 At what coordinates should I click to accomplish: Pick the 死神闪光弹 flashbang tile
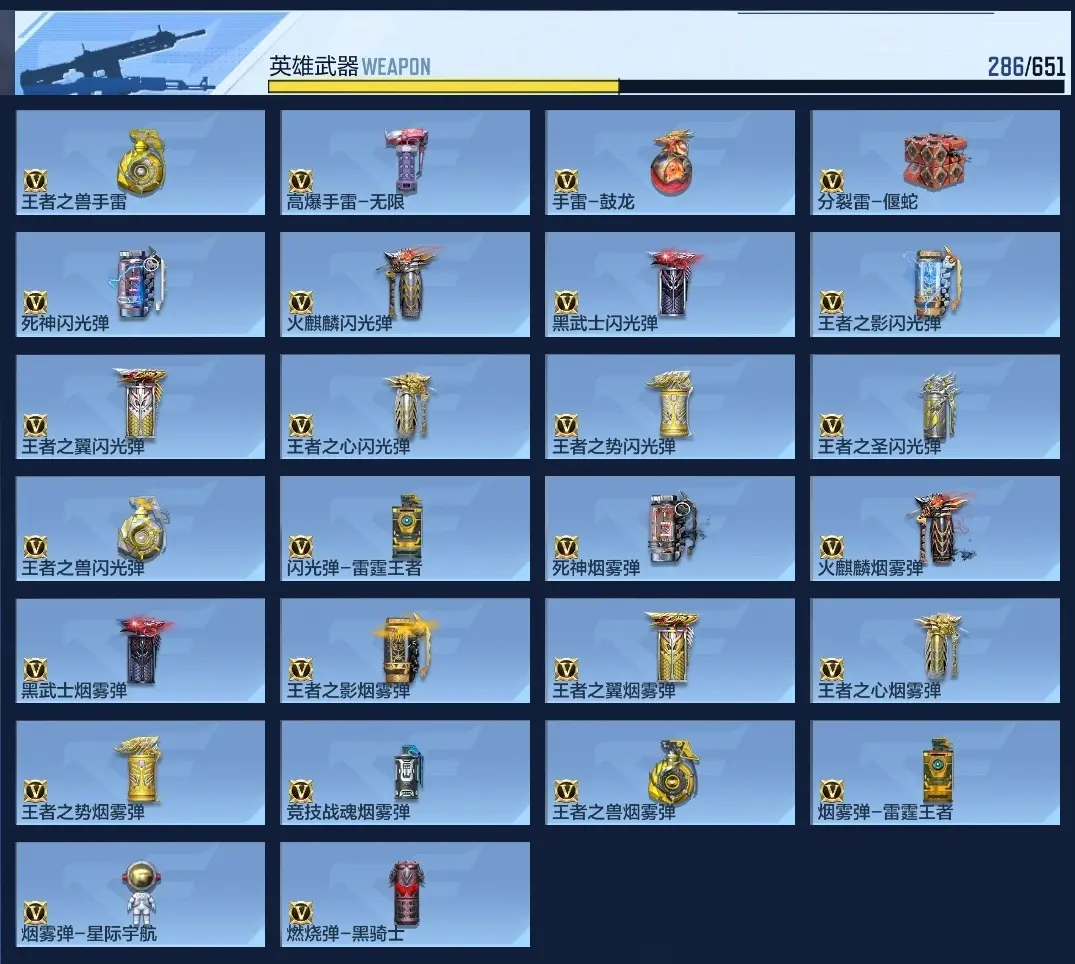click(x=141, y=285)
